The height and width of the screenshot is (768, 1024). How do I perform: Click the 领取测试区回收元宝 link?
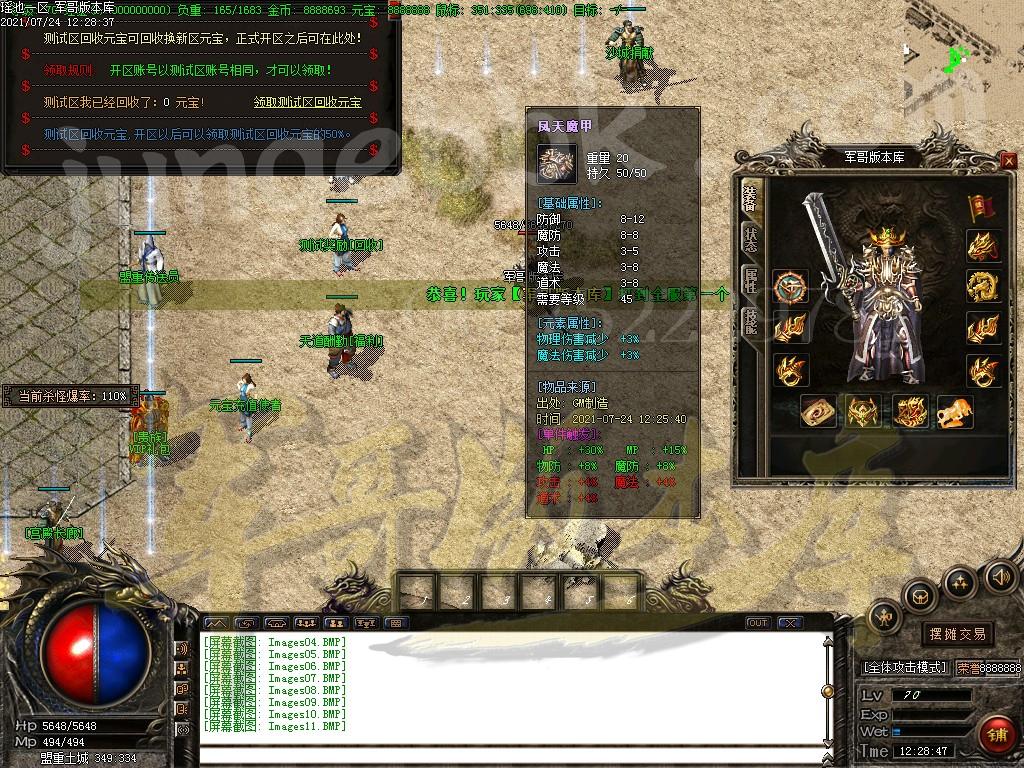click(x=308, y=102)
